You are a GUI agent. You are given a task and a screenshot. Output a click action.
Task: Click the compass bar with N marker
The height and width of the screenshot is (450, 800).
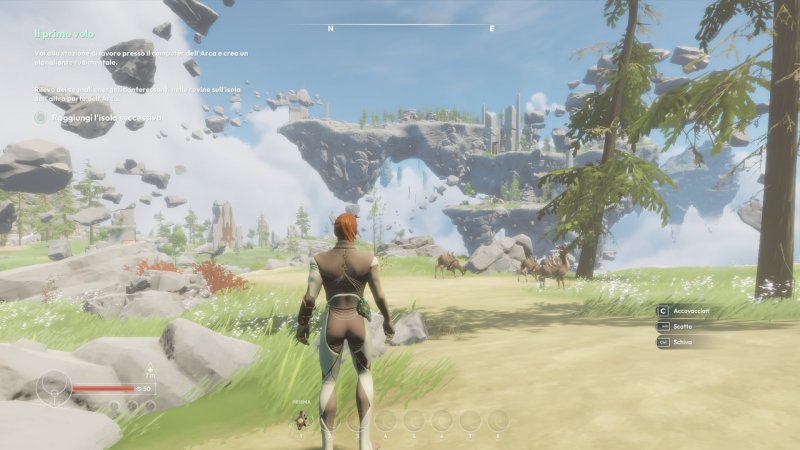point(399,27)
